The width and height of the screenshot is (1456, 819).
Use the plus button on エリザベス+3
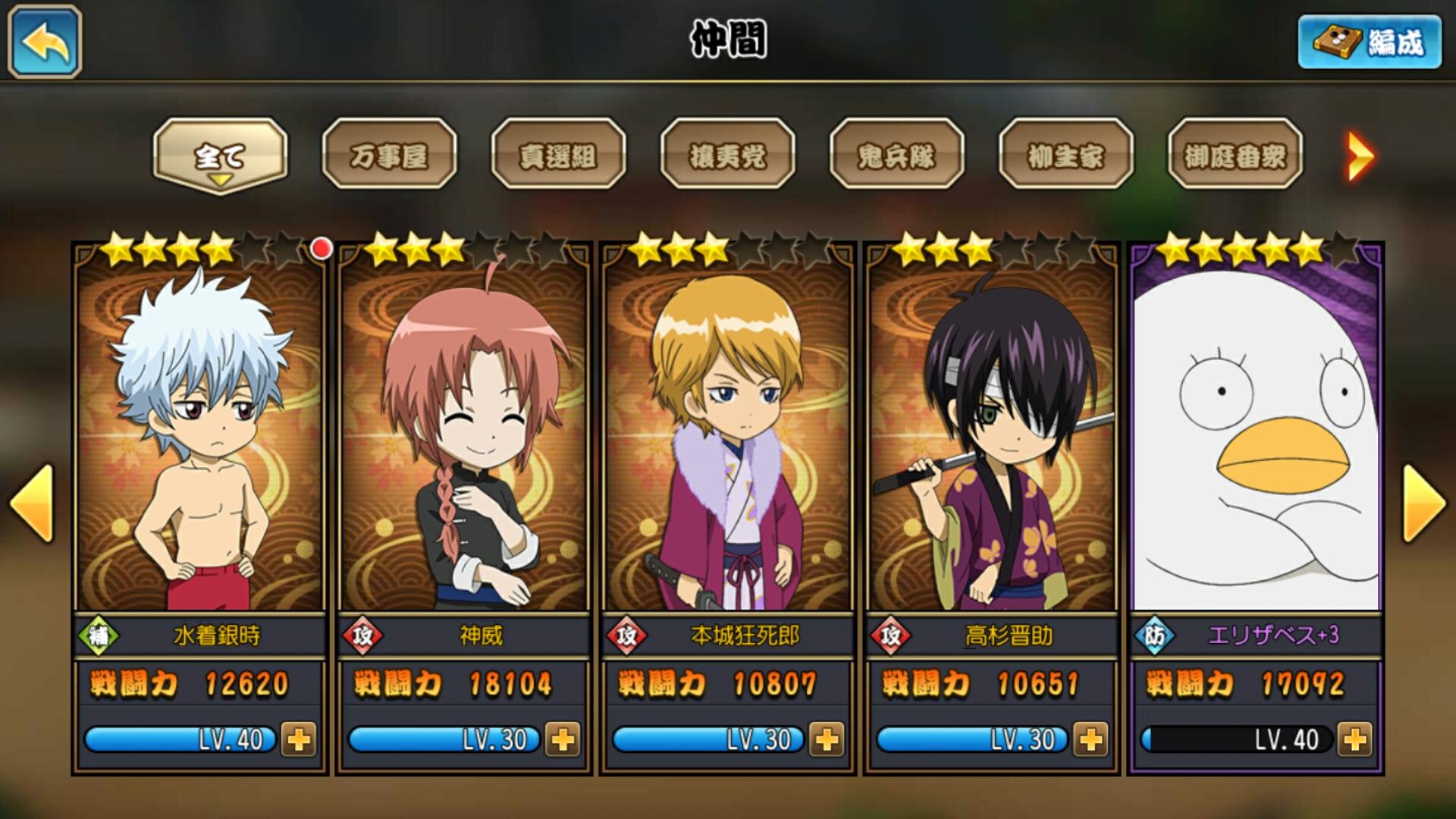1354,739
